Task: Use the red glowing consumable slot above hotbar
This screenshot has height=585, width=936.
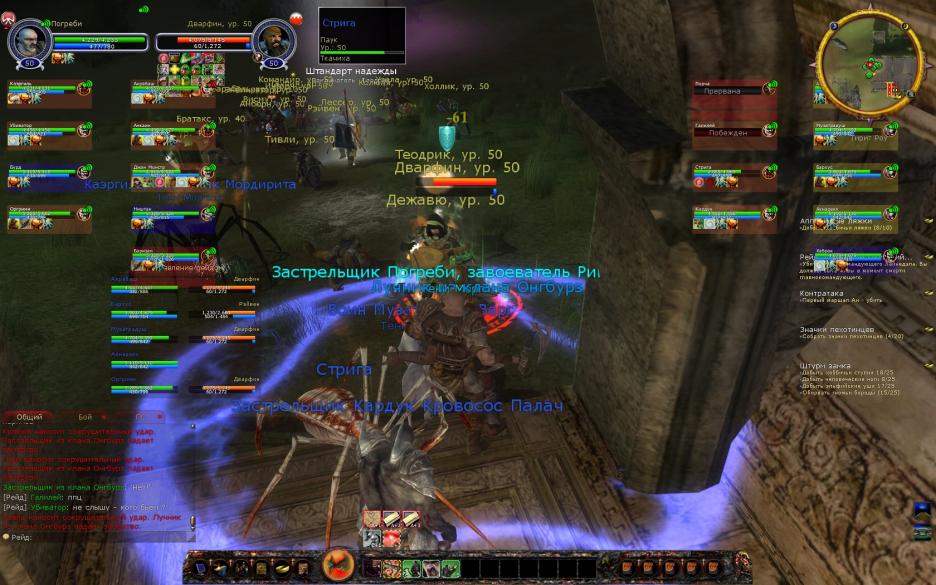Action: [391, 538]
